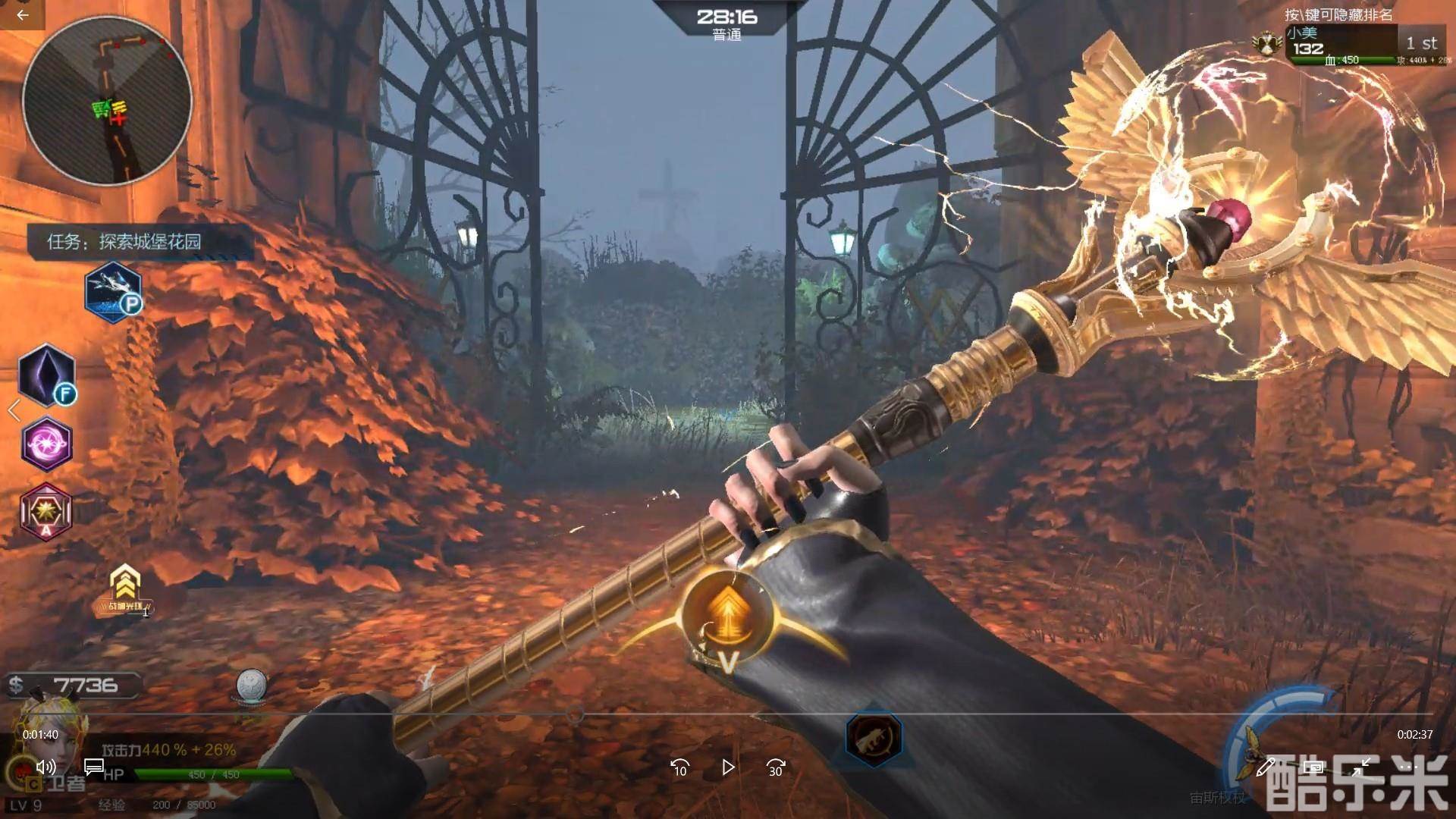Use the dark purple crystal ability
Image resolution: width=1456 pixels, height=819 pixels.
pos(46,375)
